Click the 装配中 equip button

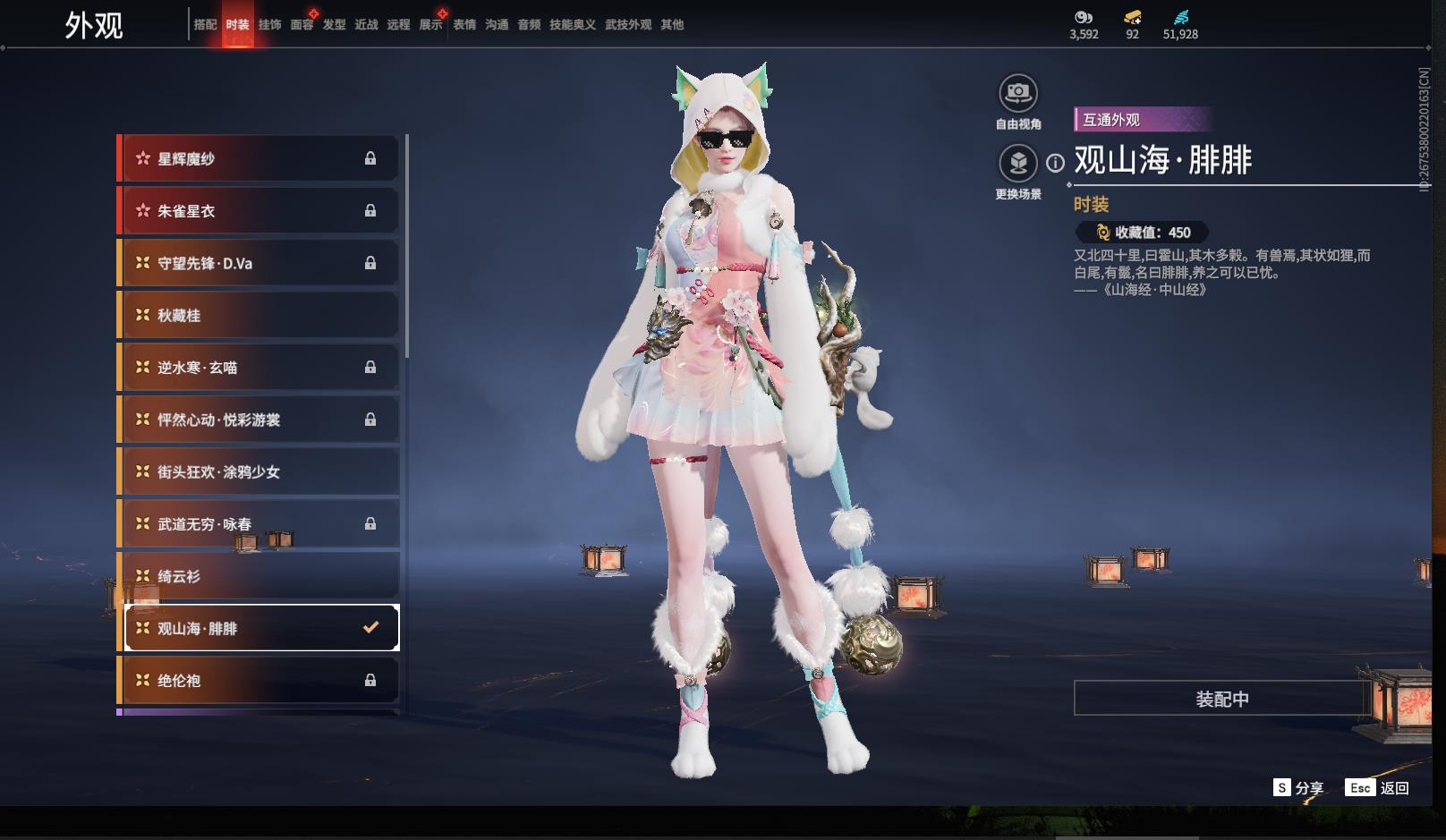pyautogui.click(x=1221, y=699)
